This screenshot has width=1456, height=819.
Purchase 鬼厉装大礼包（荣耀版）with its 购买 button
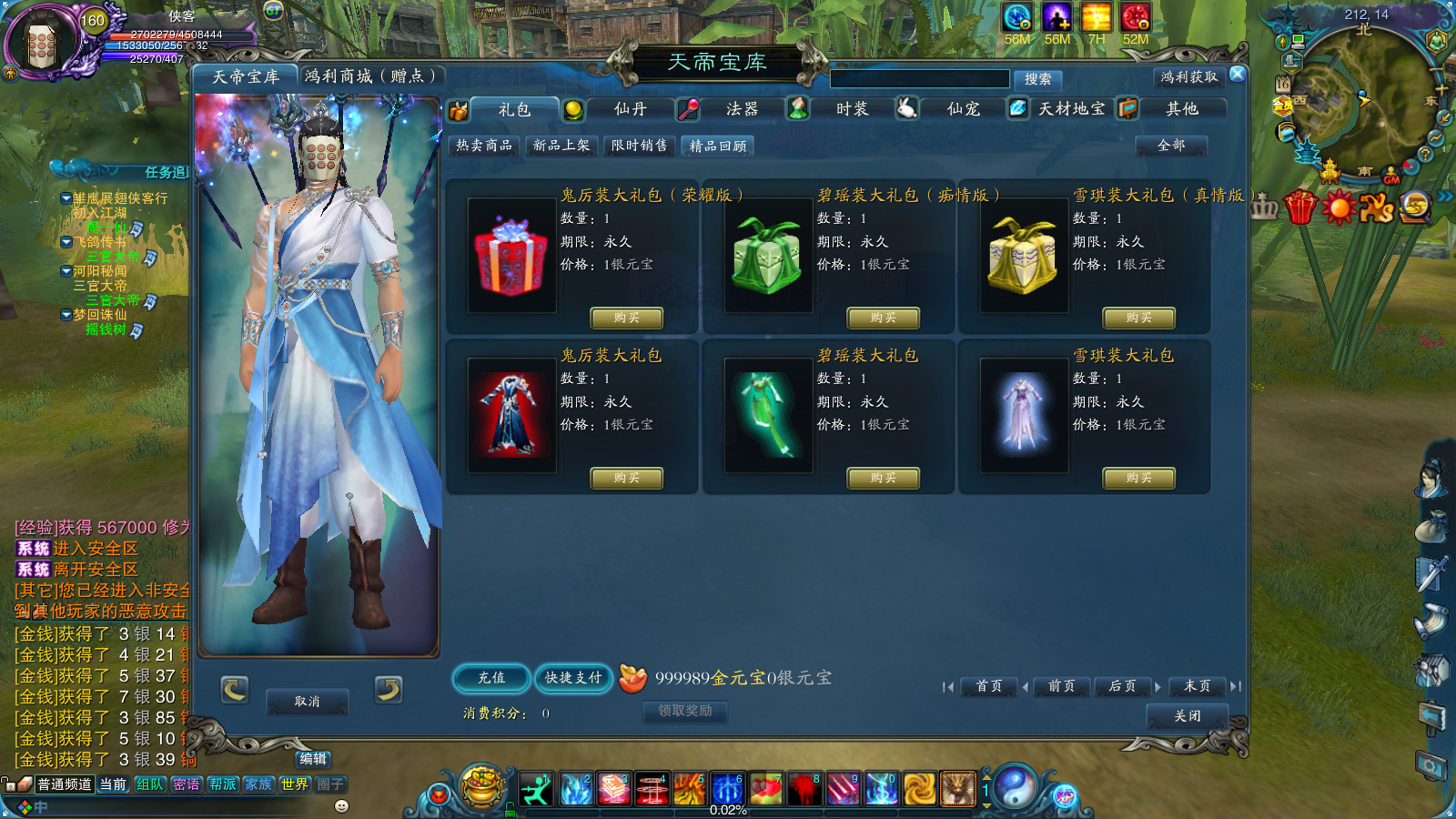click(626, 318)
